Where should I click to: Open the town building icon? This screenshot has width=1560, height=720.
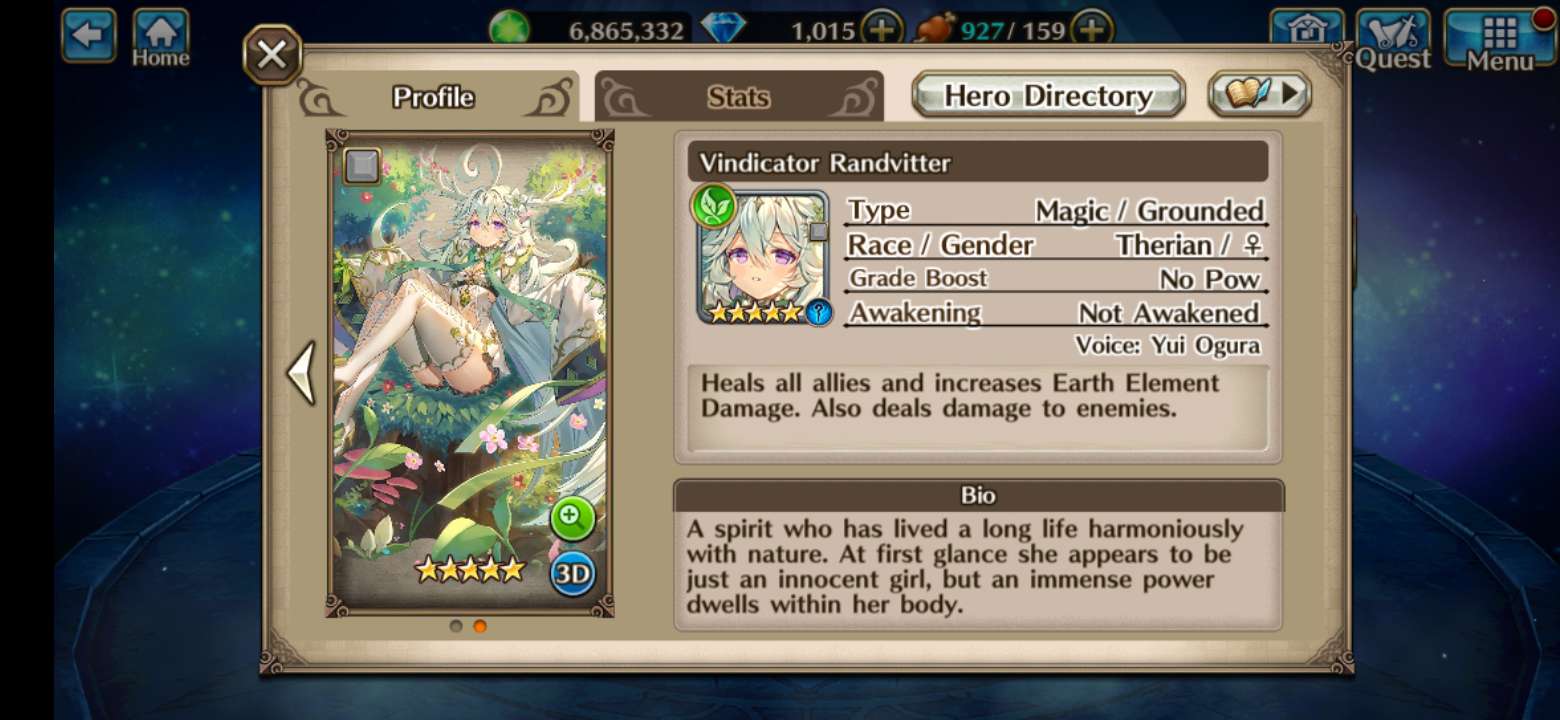(1307, 33)
